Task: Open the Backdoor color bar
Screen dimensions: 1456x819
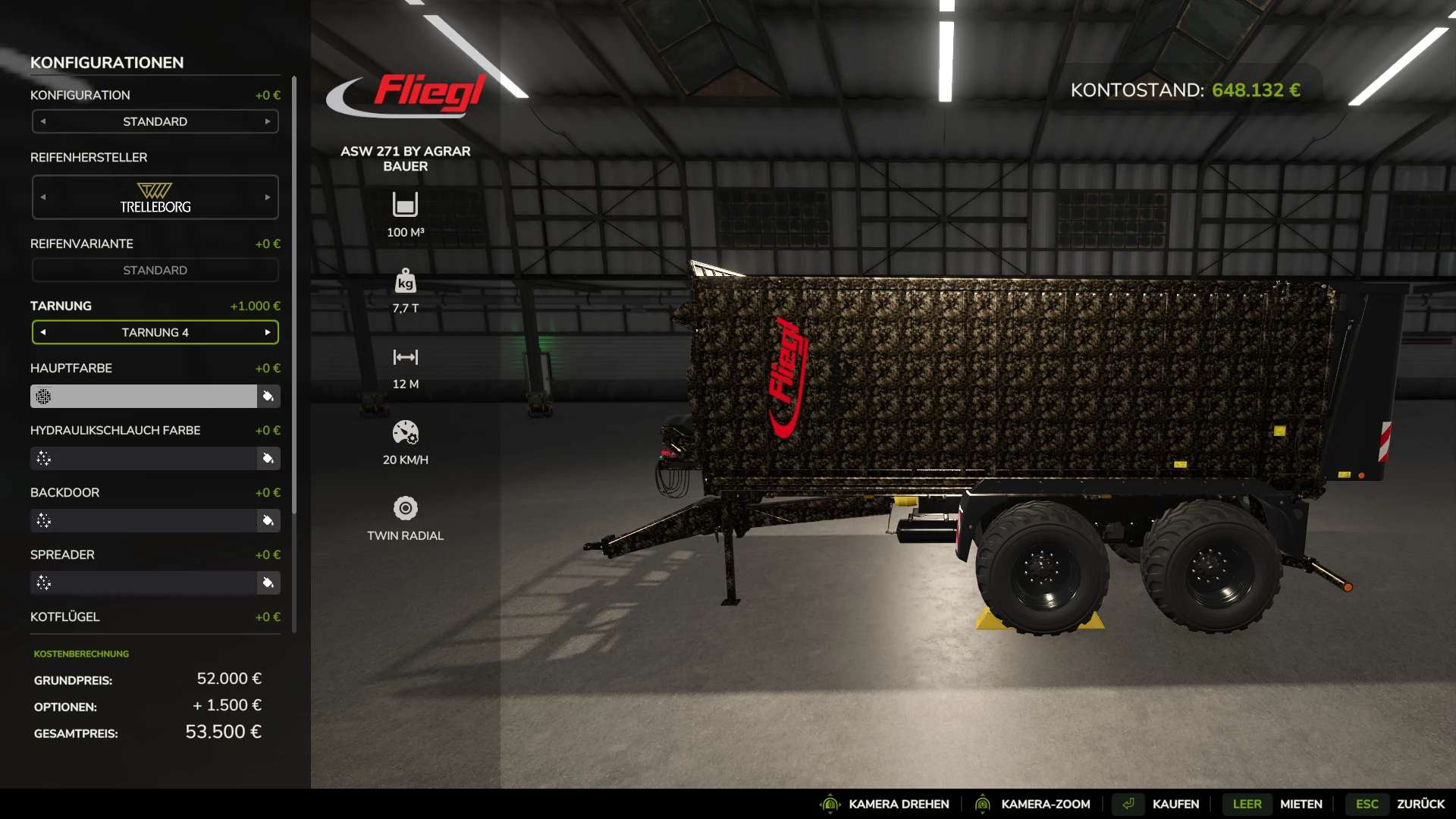Action: click(x=144, y=520)
